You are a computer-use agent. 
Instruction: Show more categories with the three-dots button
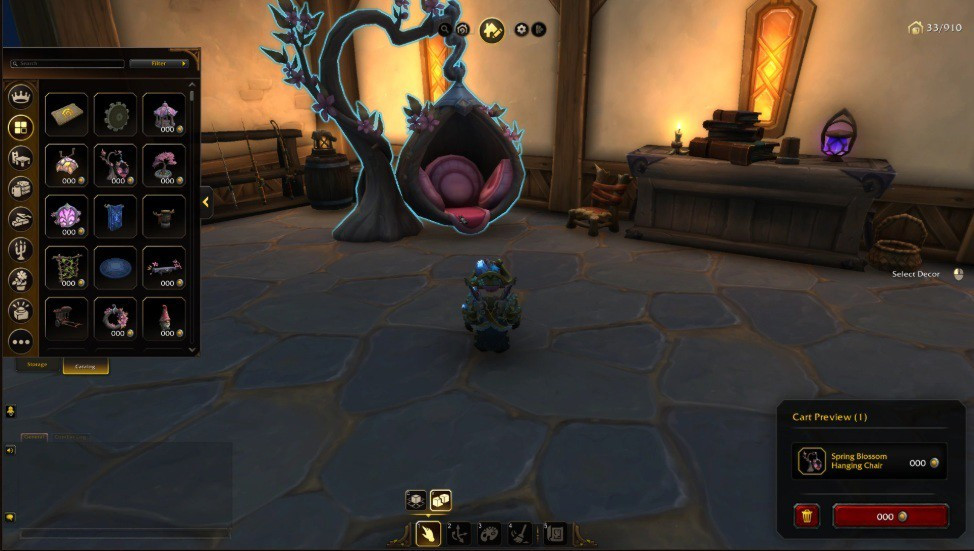(x=20, y=341)
